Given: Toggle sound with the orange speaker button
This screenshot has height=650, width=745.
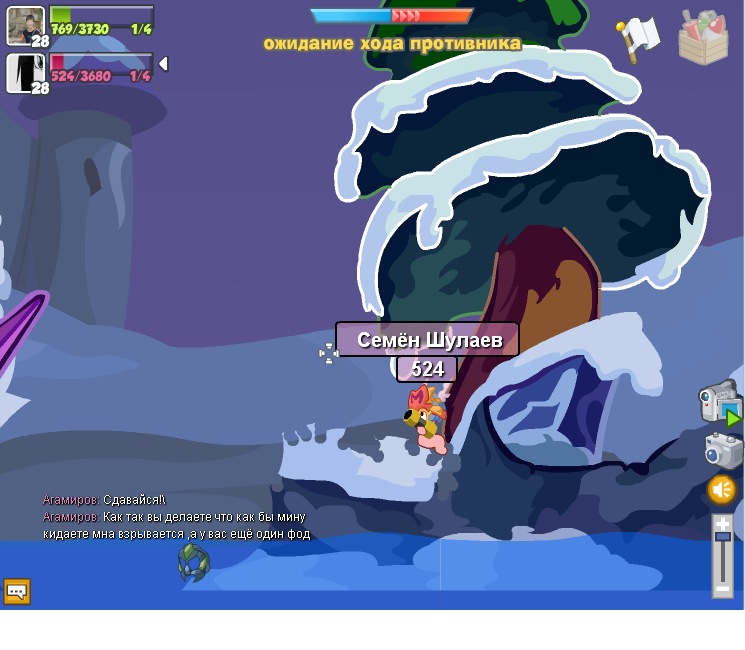Looking at the screenshot, I should click(721, 489).
